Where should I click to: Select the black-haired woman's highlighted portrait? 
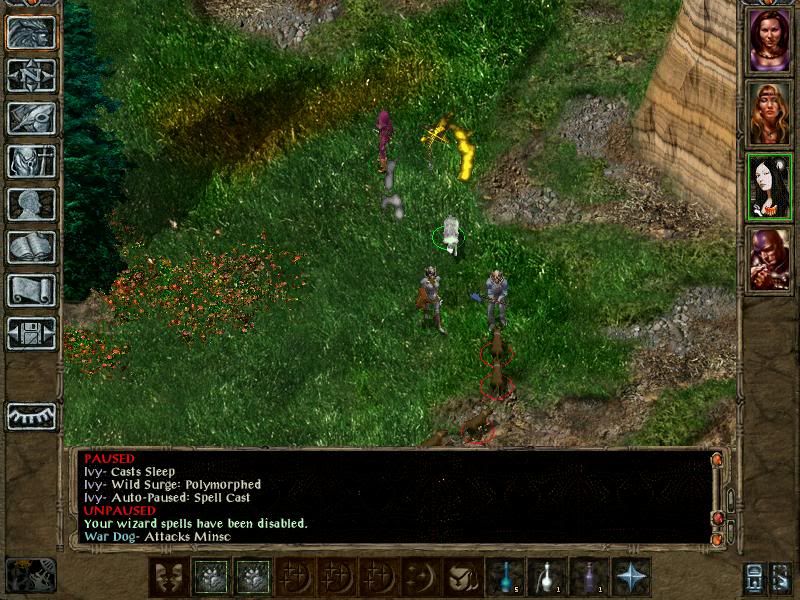768,187
